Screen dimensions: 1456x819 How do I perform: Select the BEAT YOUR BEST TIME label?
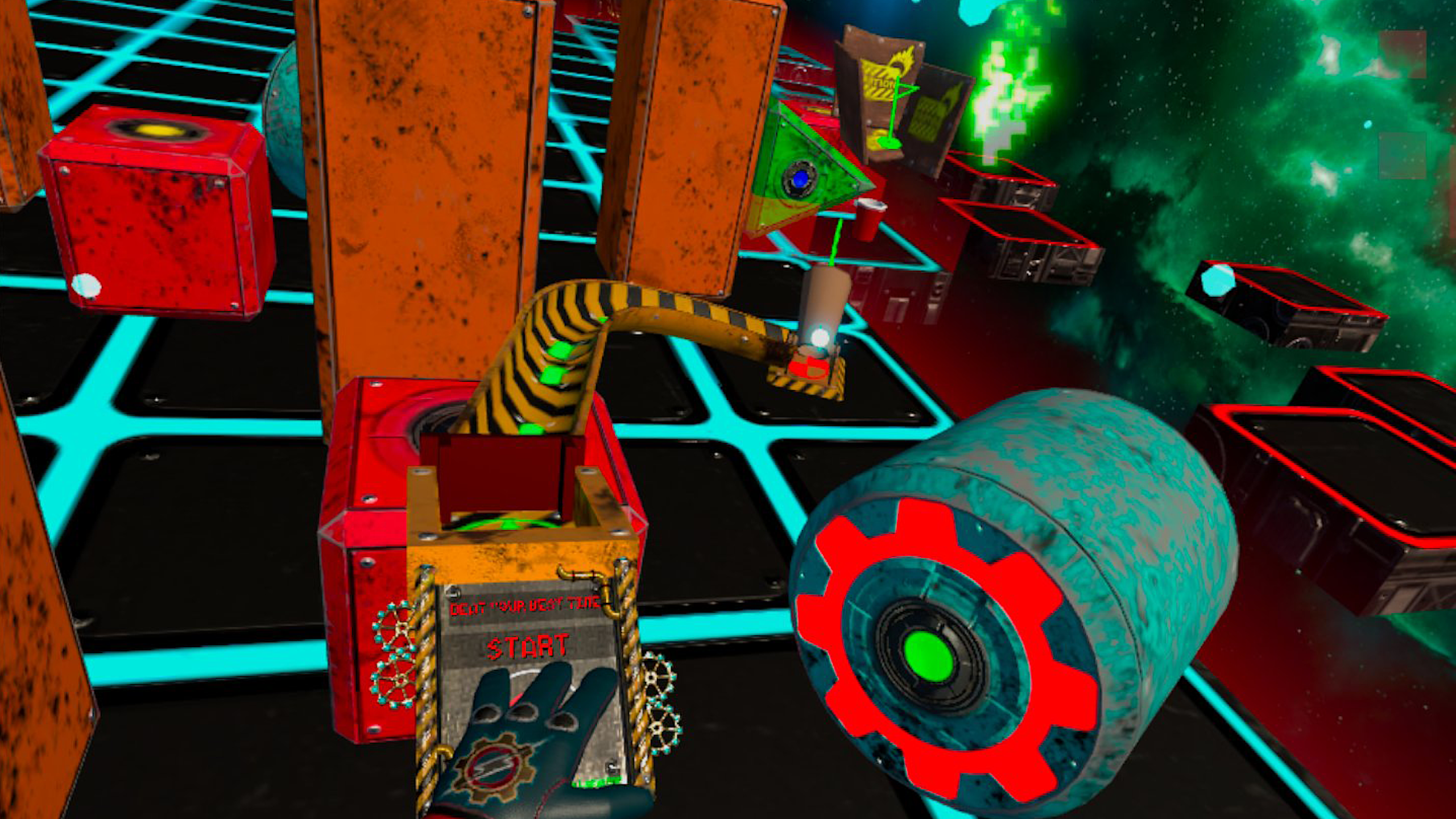click(x=525, y=605)
